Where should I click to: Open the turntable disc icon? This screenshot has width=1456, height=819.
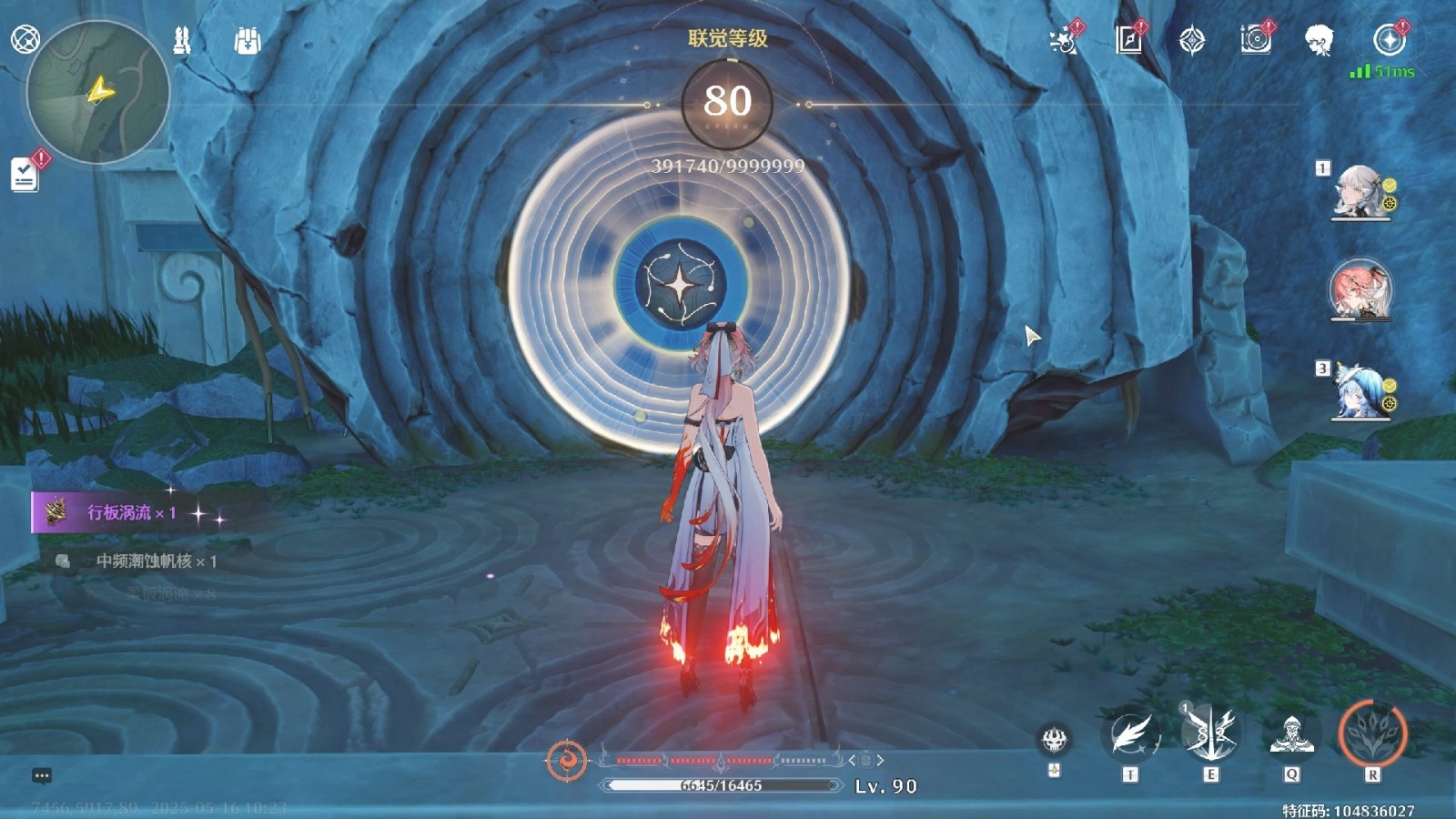[x=1255, y=40]
